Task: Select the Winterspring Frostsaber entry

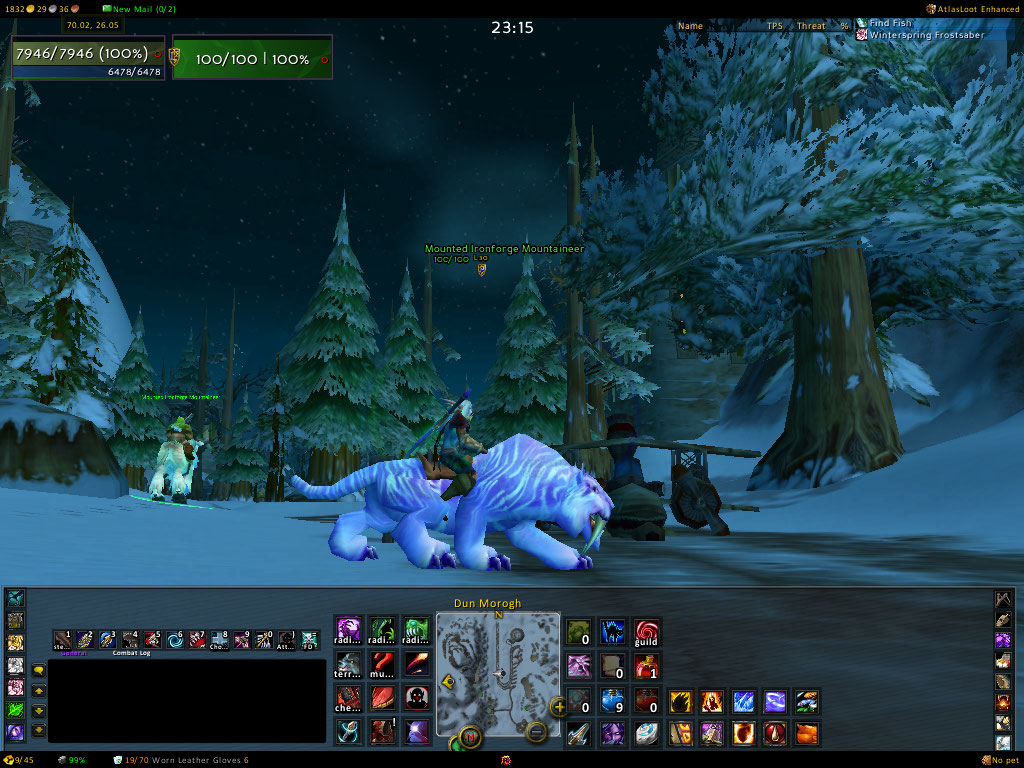Action: [x=926, y=35]
